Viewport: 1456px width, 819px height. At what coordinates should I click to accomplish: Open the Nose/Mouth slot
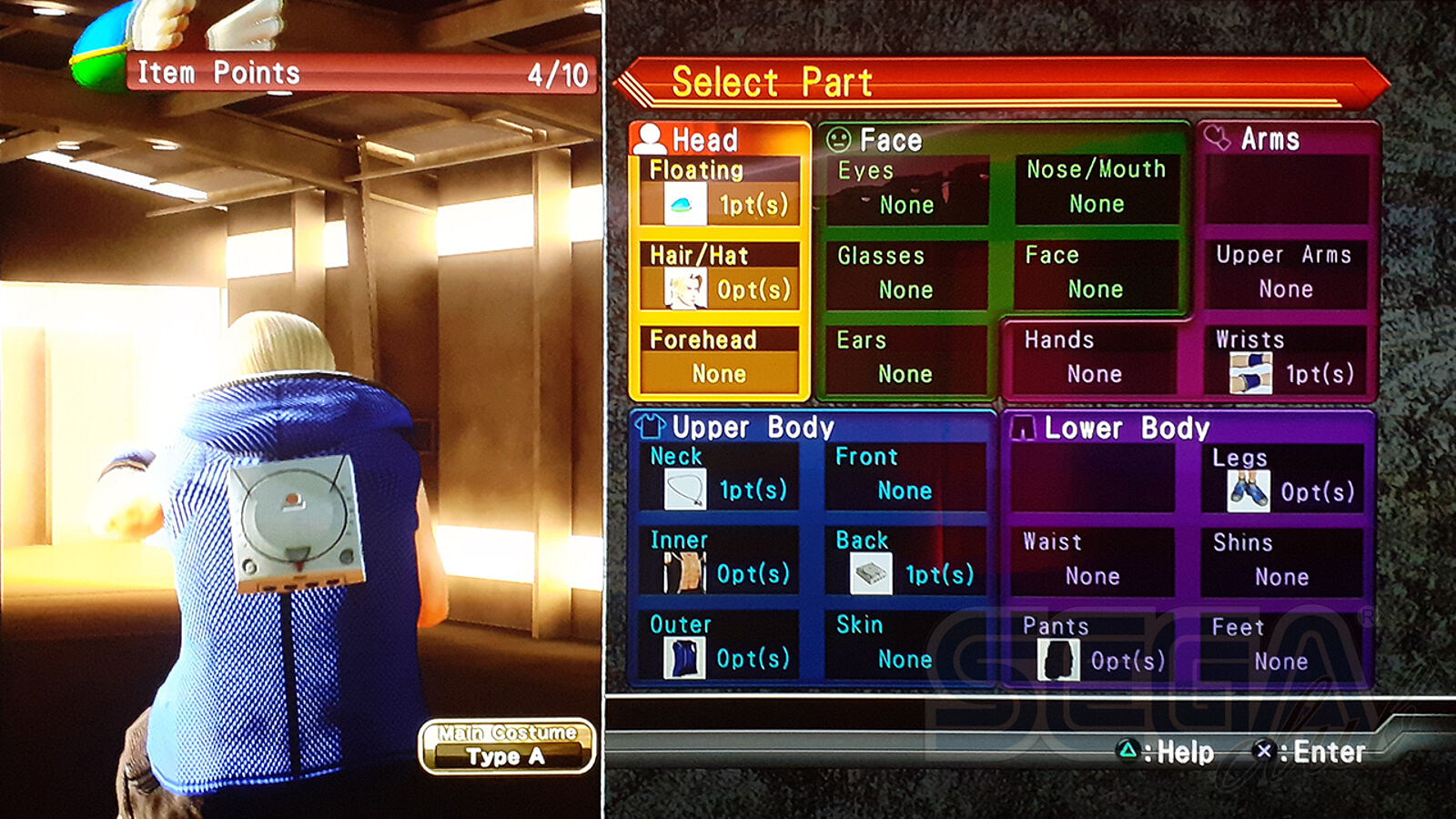[1096, 188]
